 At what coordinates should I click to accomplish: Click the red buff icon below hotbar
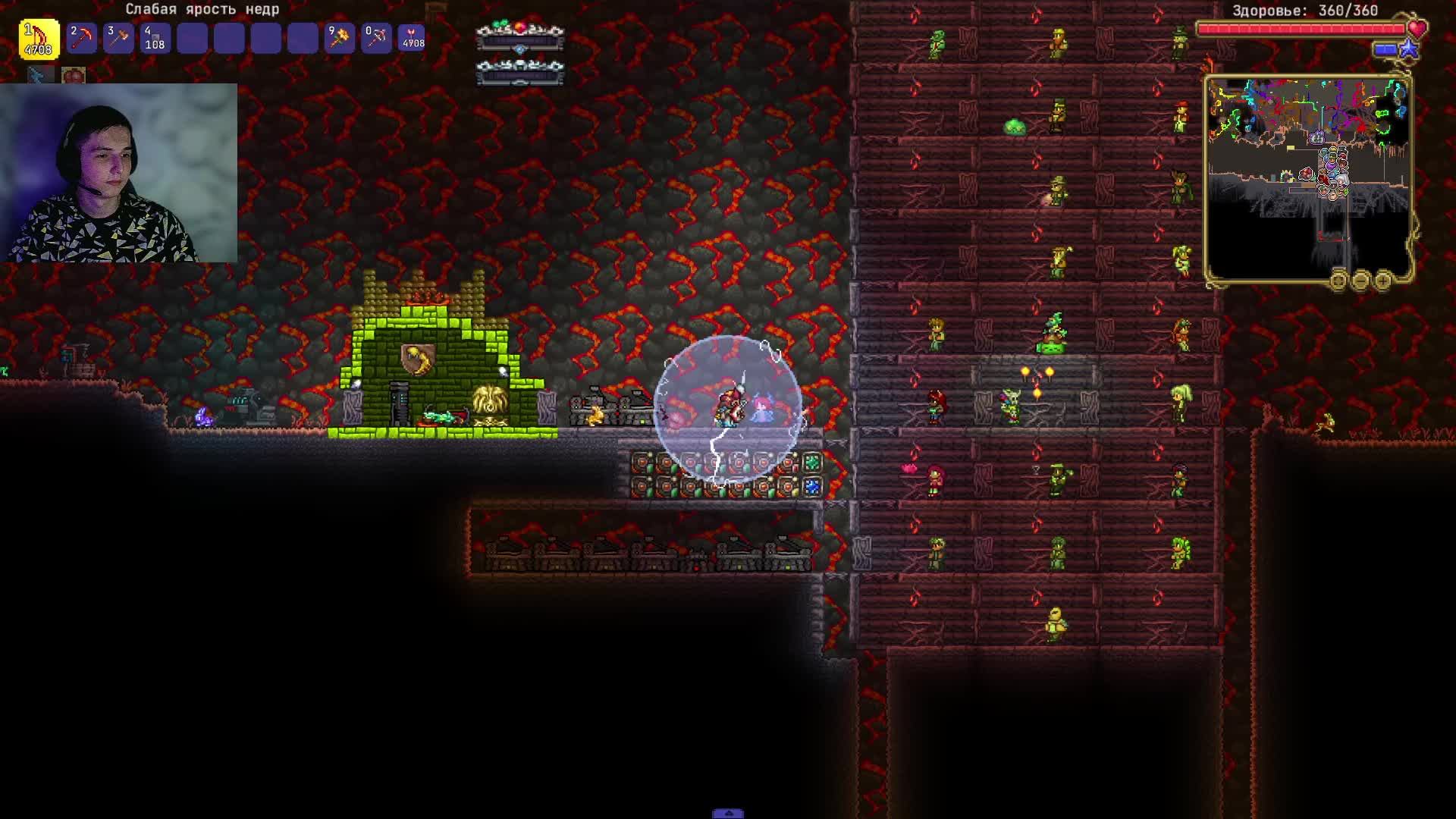coord(74,75)
